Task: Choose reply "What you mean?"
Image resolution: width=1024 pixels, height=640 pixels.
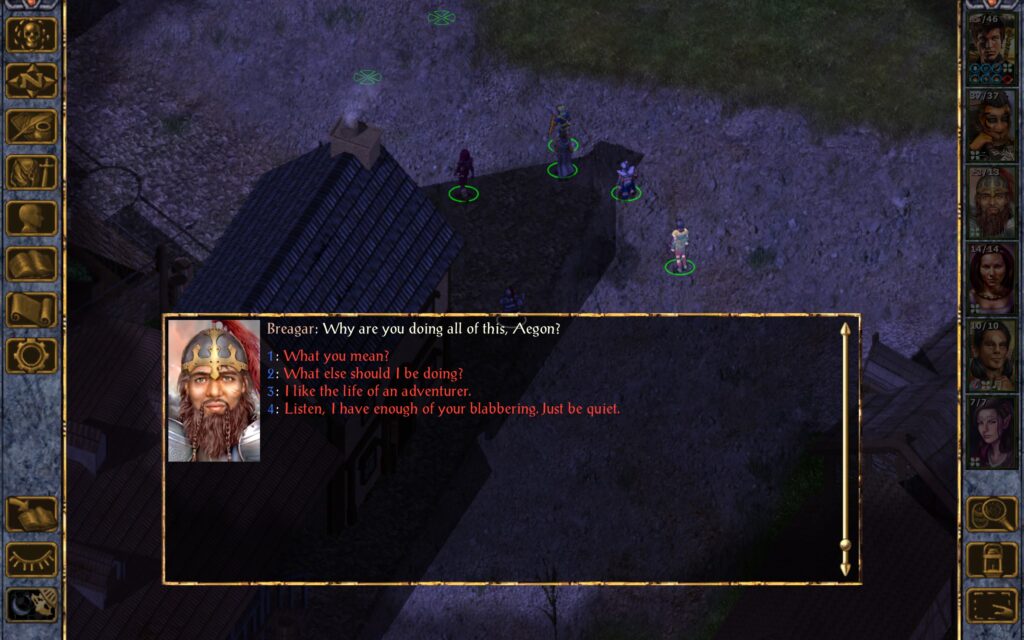Action: 336,355
